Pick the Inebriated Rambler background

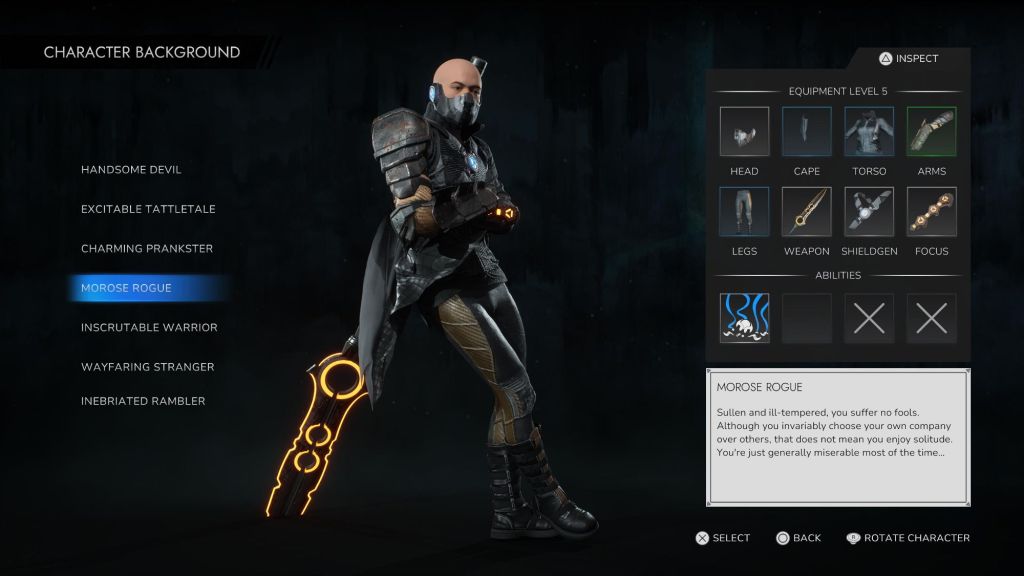pyautogui.click(x=143, y=401)
